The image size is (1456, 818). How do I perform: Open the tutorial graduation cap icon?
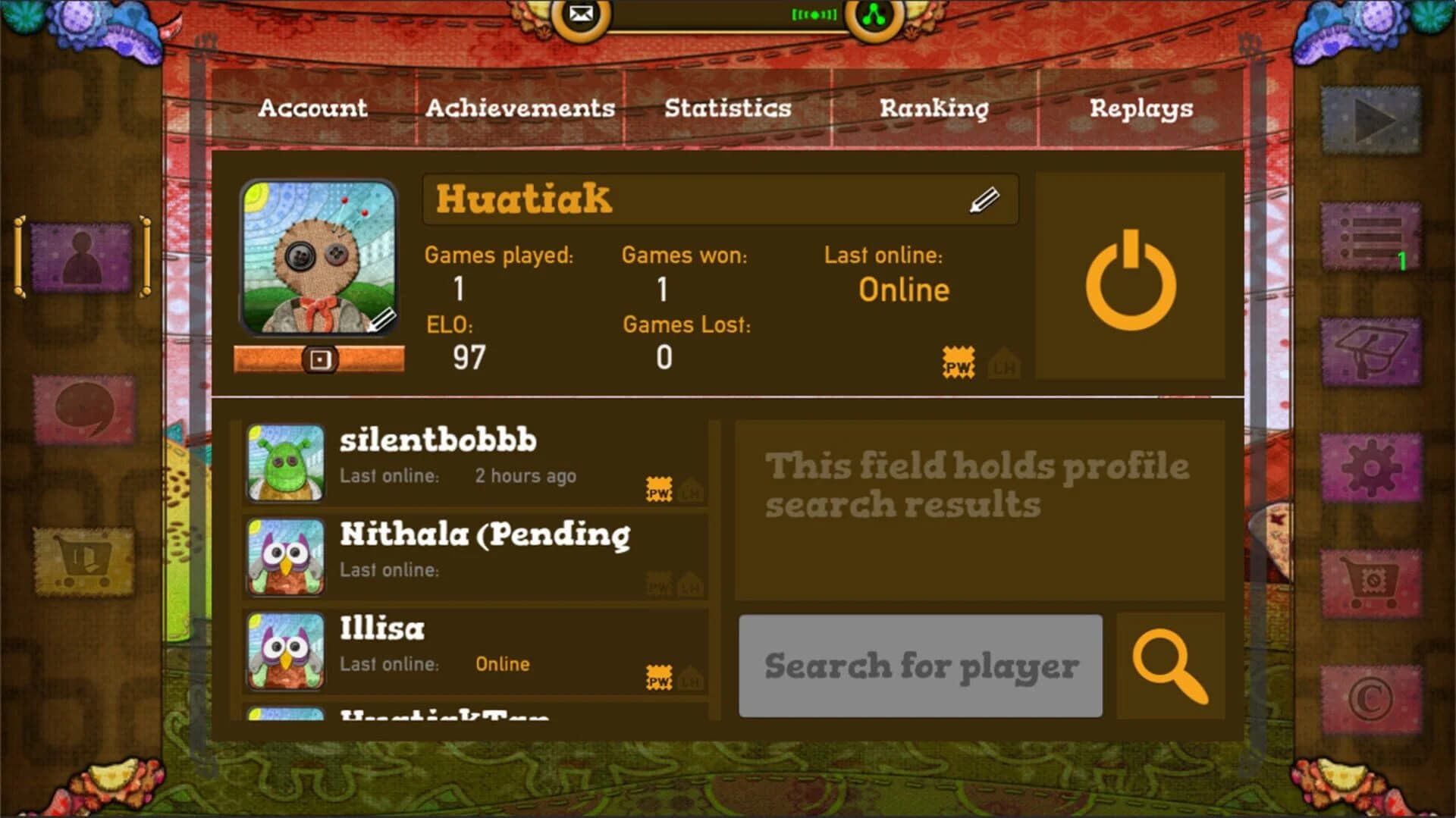pyautogui.click(x=1372, y=353)
